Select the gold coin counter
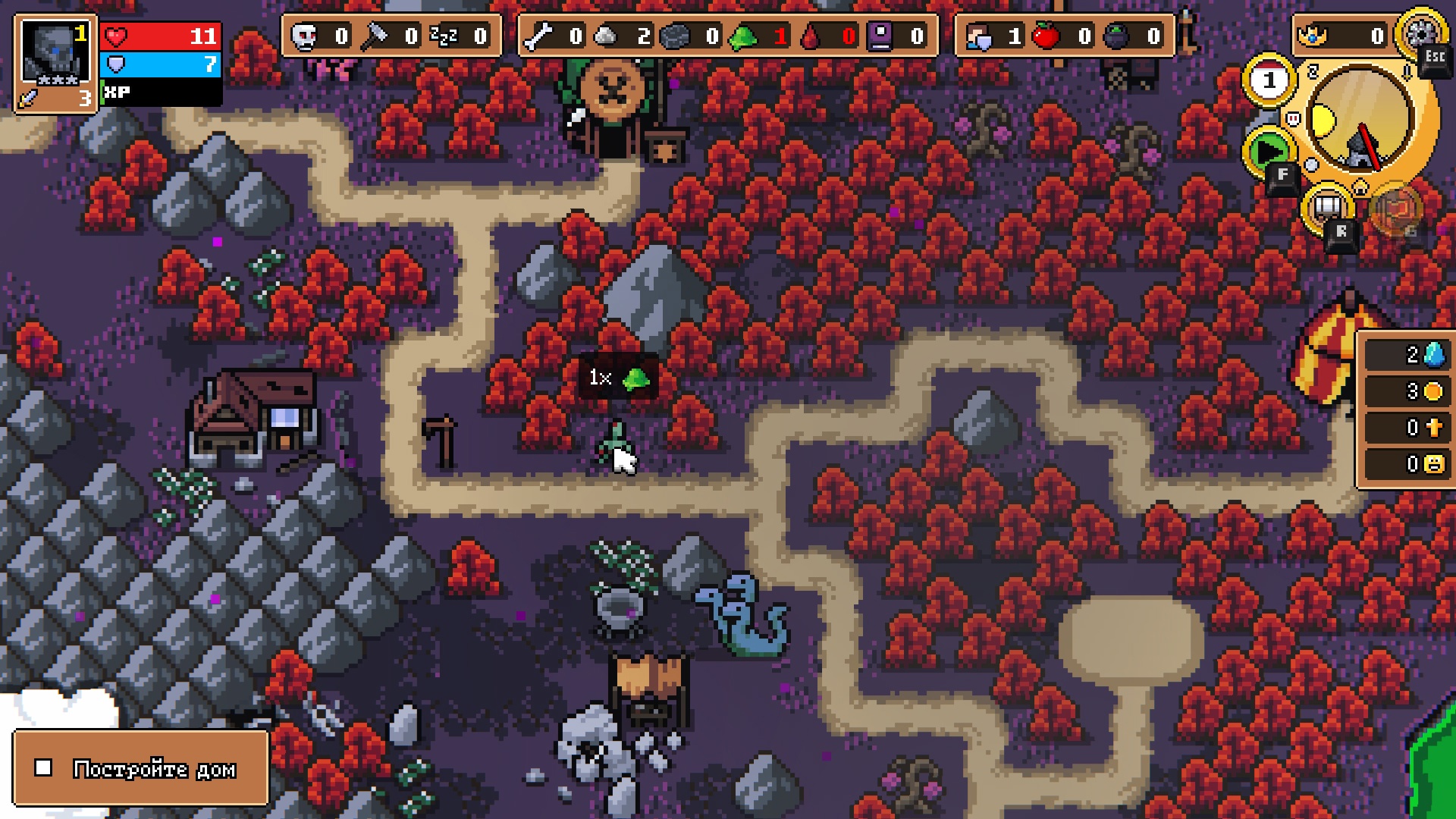 (x=1408, y=391)
